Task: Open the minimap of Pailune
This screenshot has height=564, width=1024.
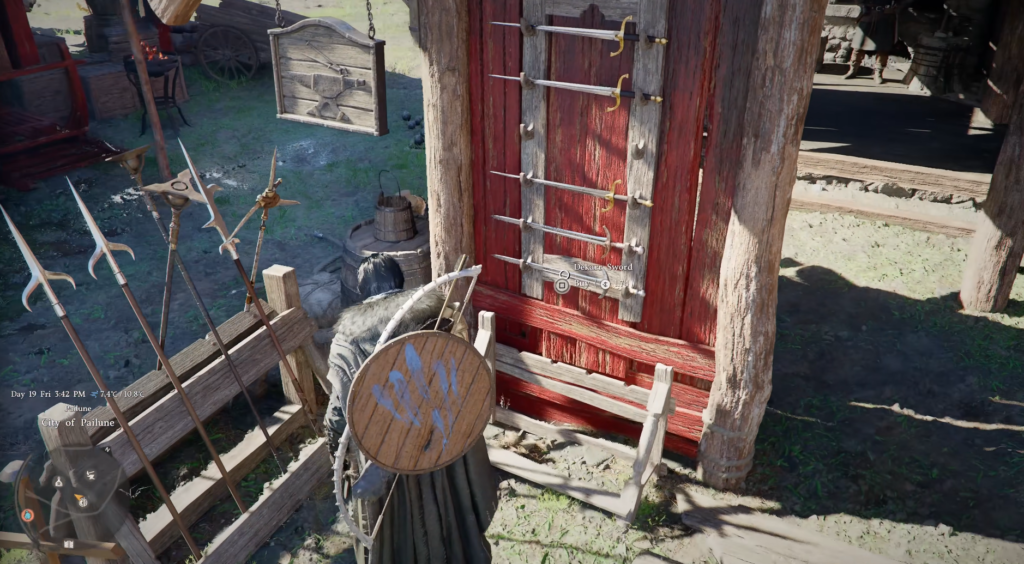Action: click(72, 500)
